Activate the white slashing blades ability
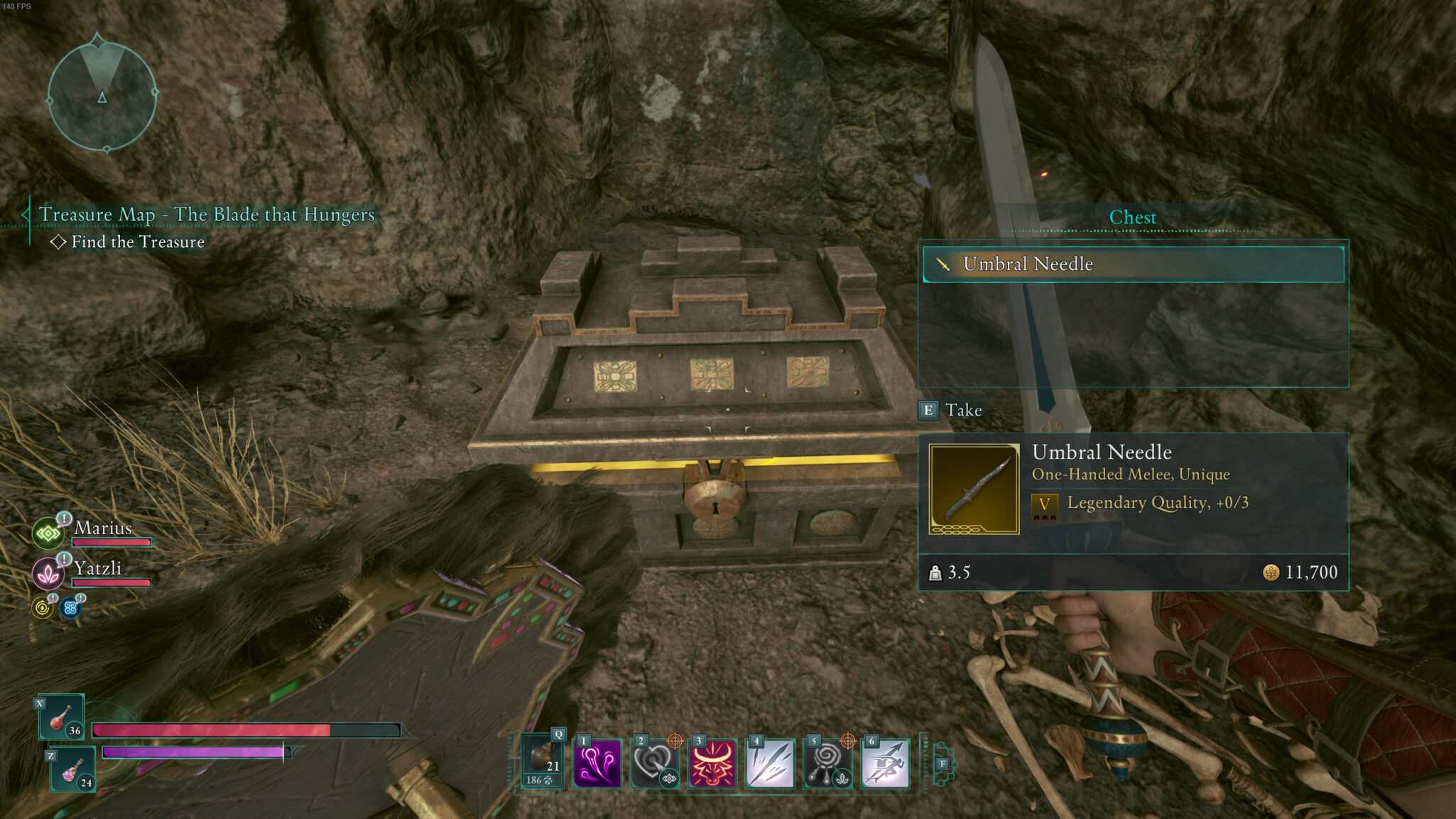The image size is (1456, 819). click(x=770, y=764)
